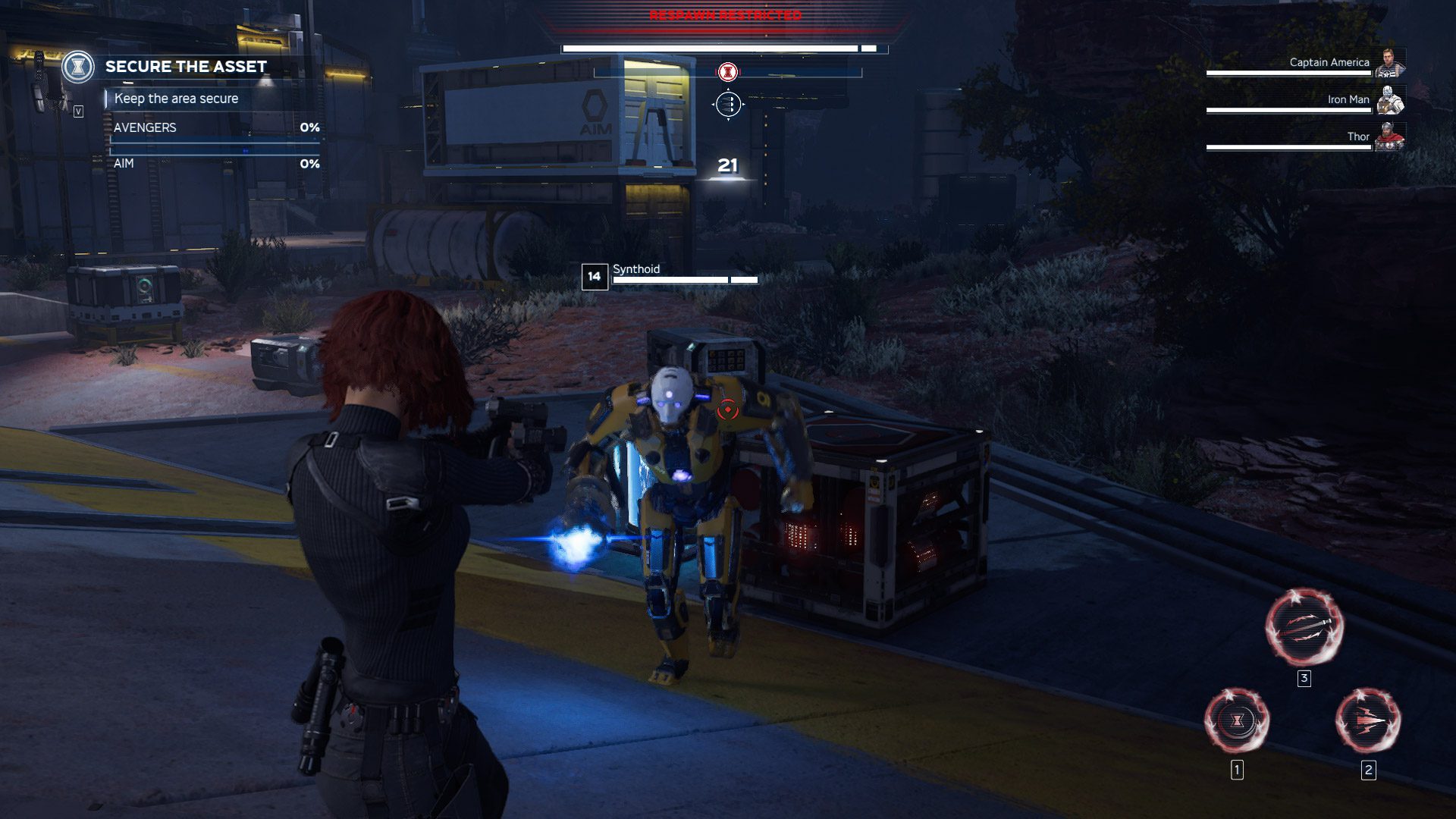
Task: Trigger the hourglass heroic ability
Action: tap(1237, 720)
